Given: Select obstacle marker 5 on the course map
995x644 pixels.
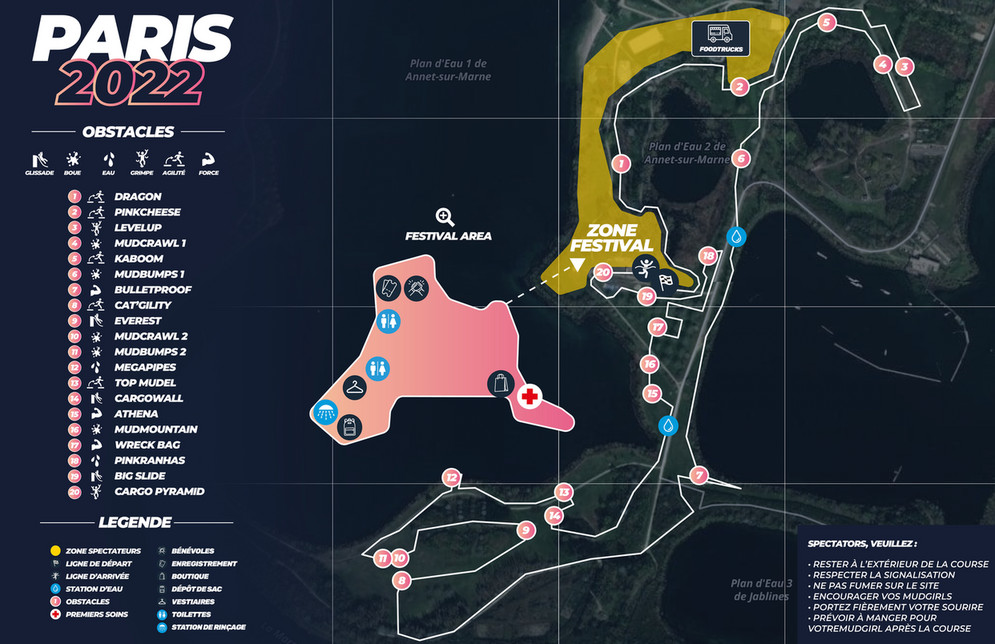Looking at the screenshot, I should click(826, 22).
